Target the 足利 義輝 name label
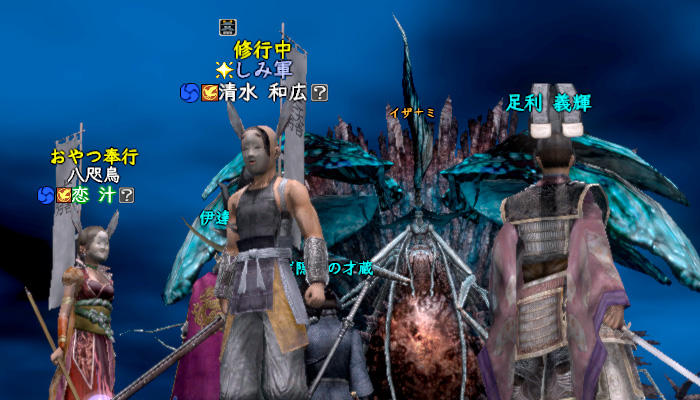The width and height of the screenshot is (700, 400). pyautogui.click(x=550, y=100)
